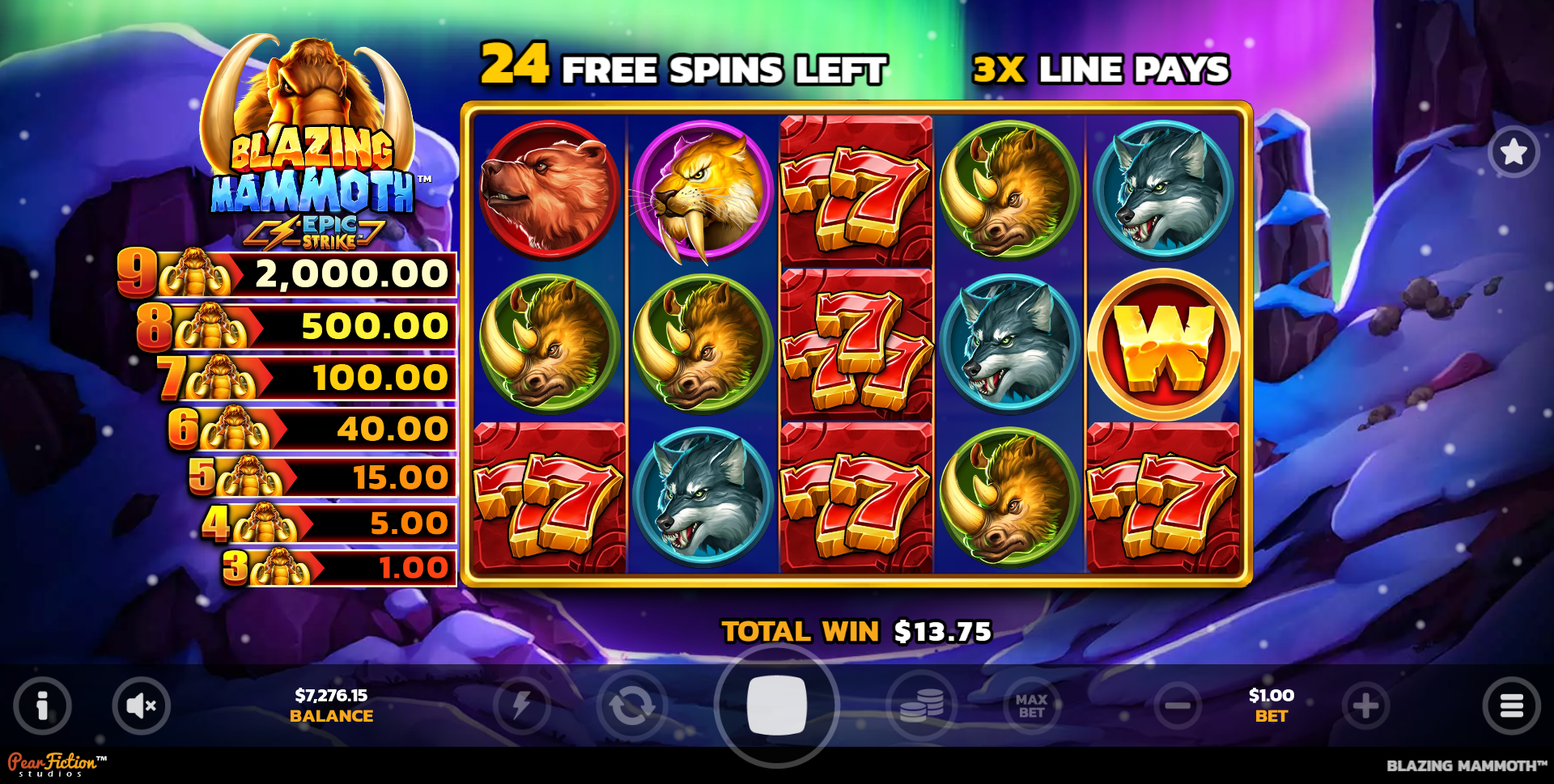The width and height of the screenshot is (1554, 784).
Task: Stop the spinning reels
Action: (x=776, y=705)
